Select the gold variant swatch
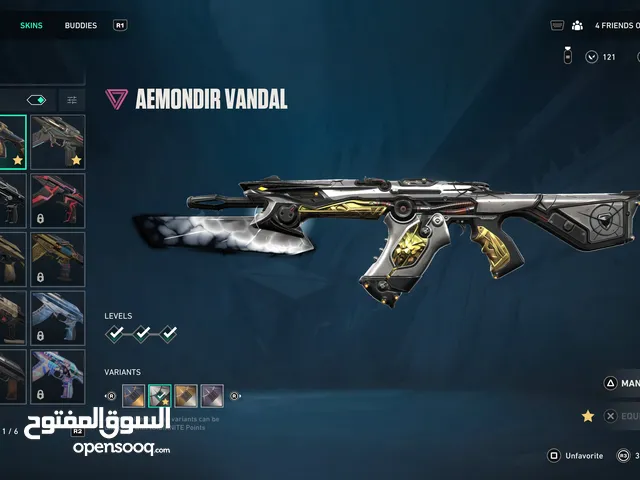This screenshot has height=480, width=640. pyautogui.click(x=186, y=395)
